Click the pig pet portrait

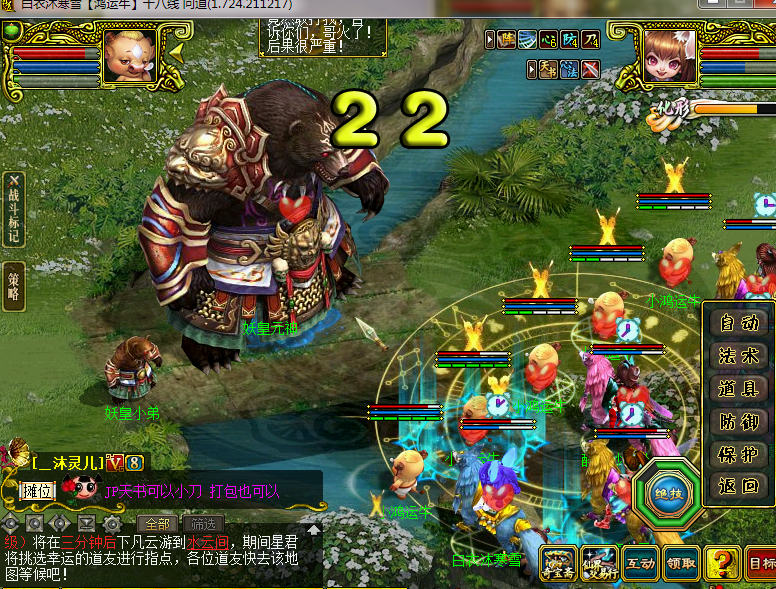pyautogui.click(x=130, y=56)
